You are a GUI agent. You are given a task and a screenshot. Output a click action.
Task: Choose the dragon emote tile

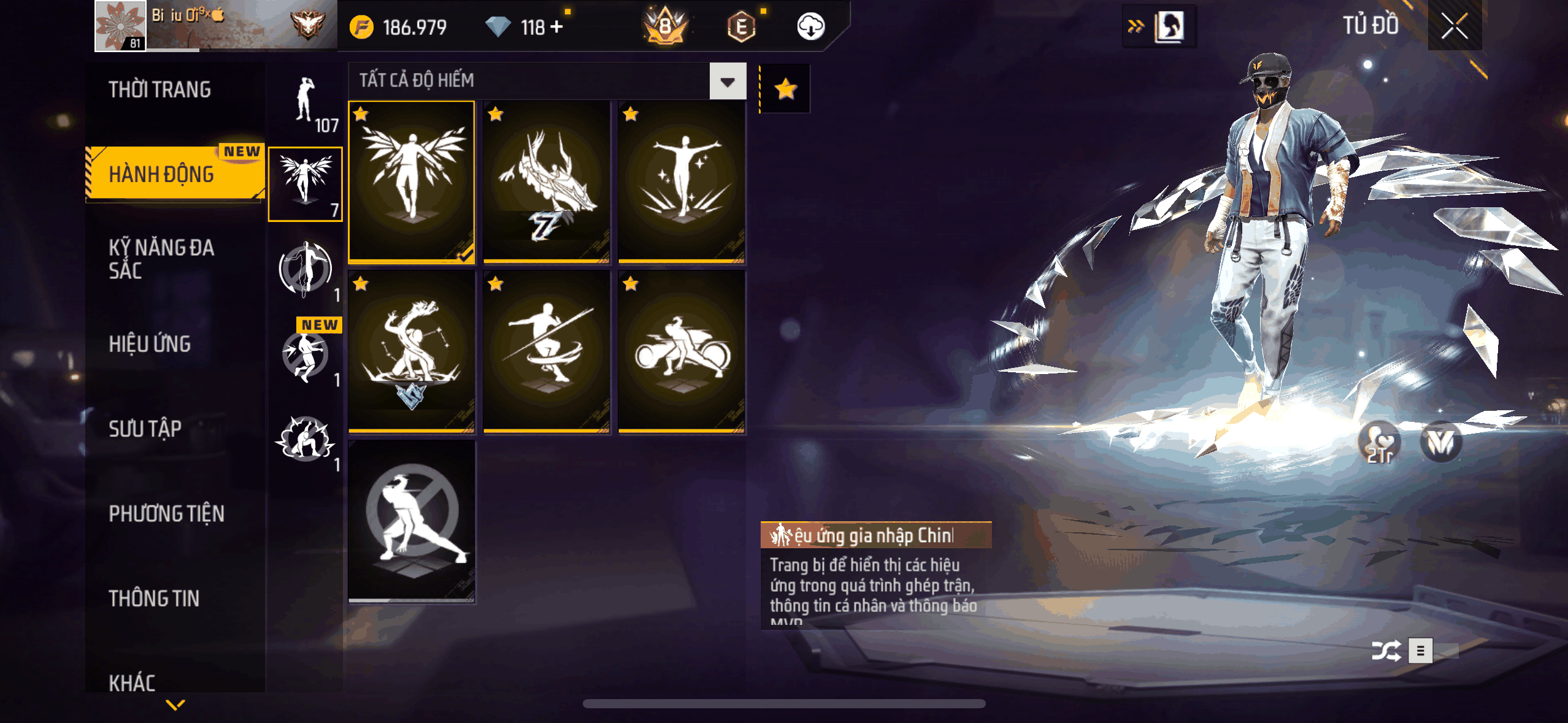tap(547, 182)
